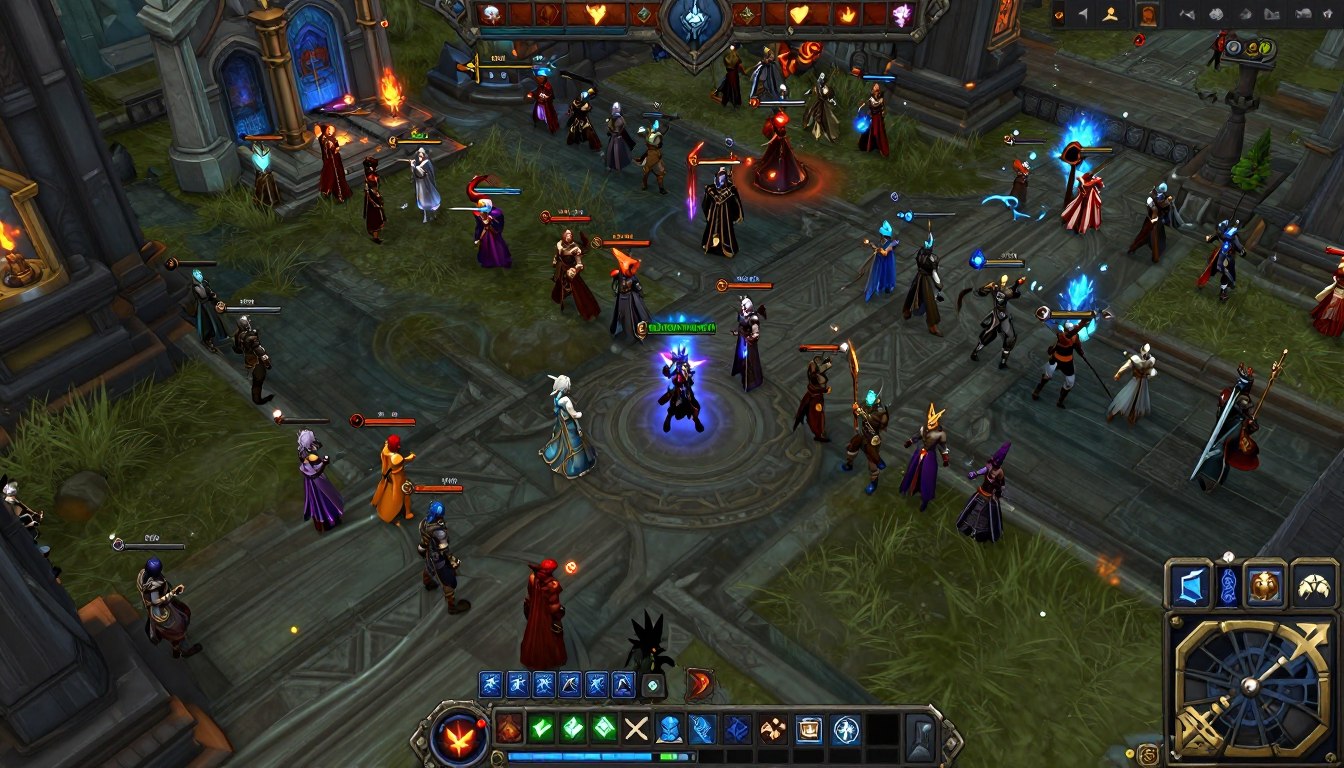Toggle the white die icon beside the ability row
The height and width of the screenshot is (768, 1344).
click(653, 686)
